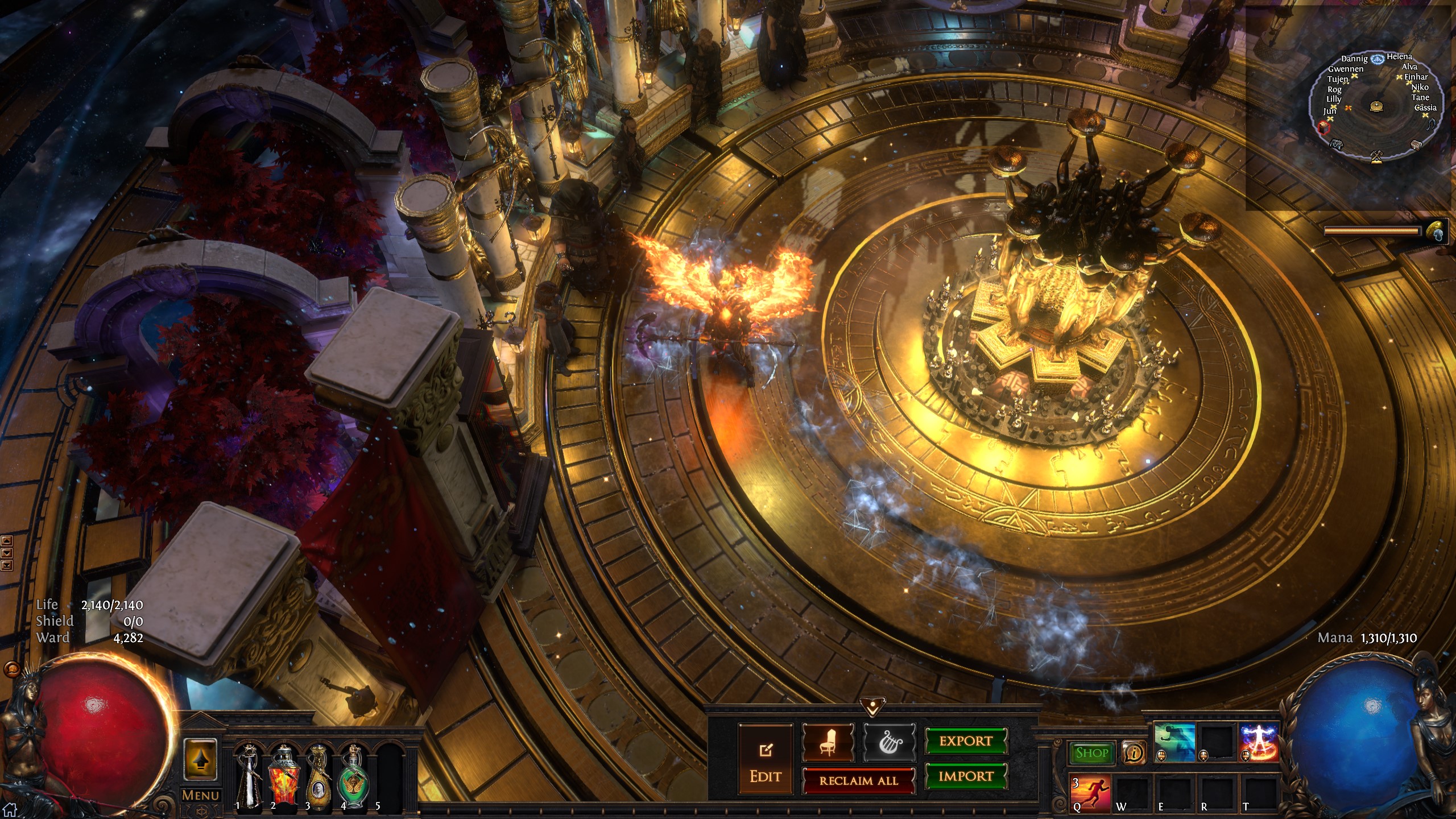Use the white flask in slot 1

coord(249,776)
